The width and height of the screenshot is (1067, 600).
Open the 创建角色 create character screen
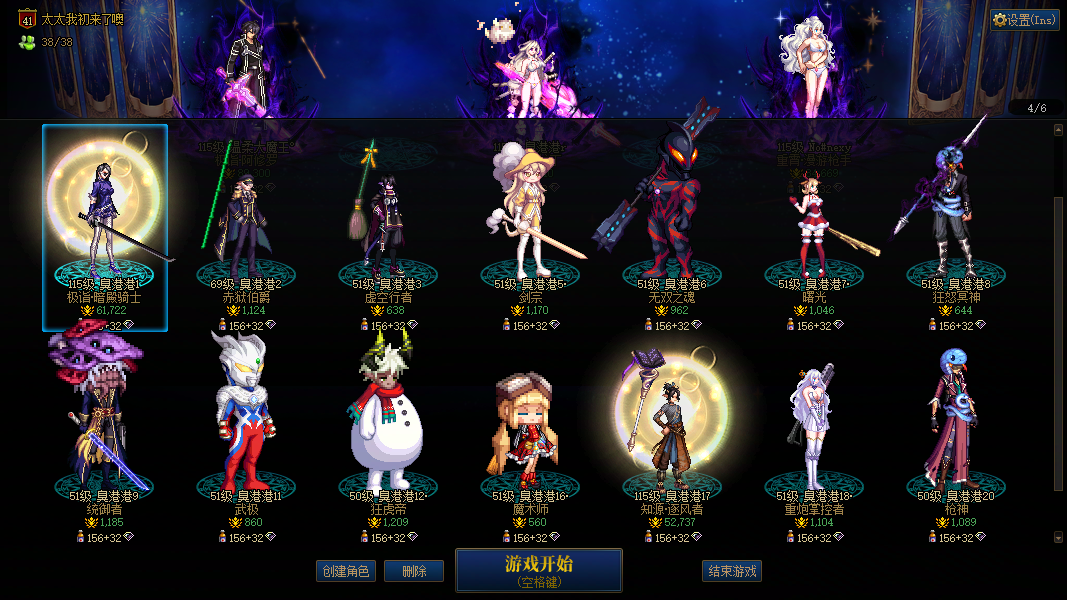pos(345,571)
